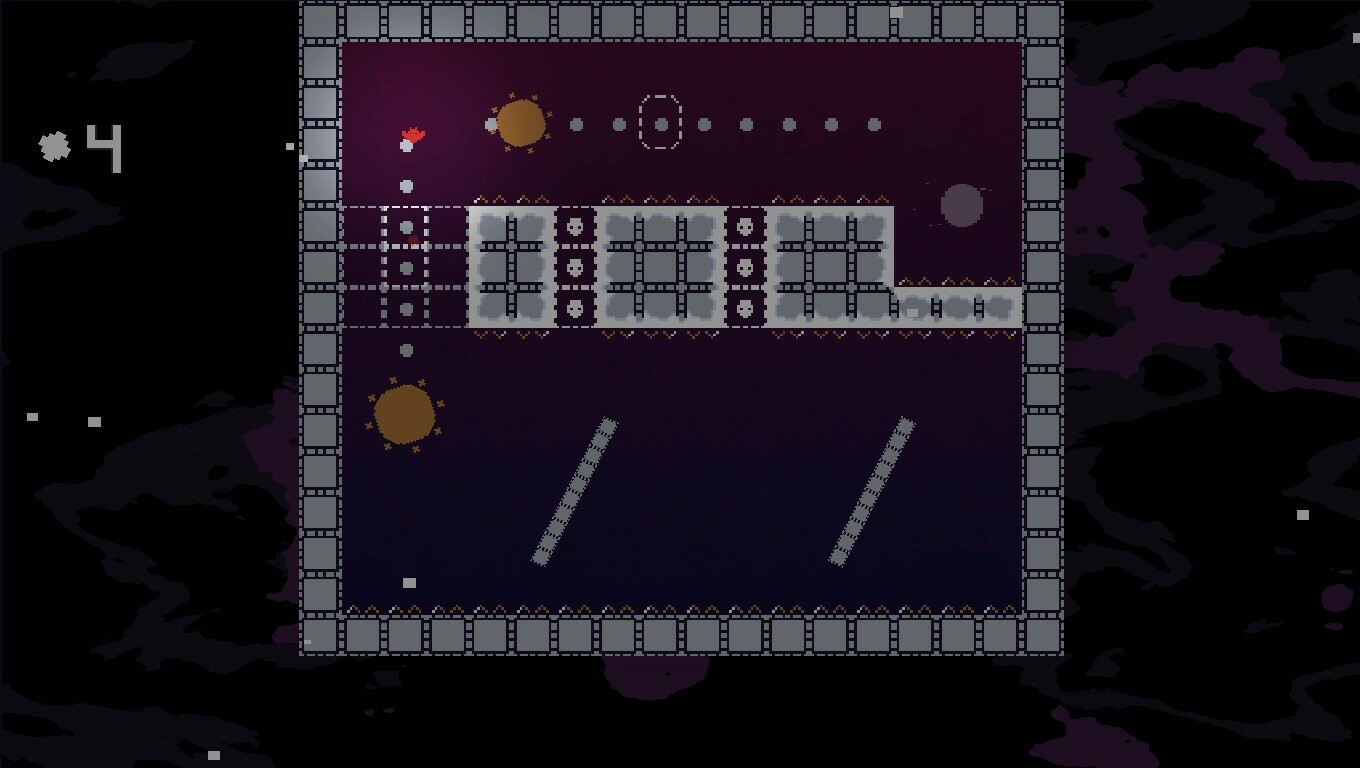1360x768 pixels.
Task: Click the downward spikes under the leftmost platform
Action: click(510, 335)
